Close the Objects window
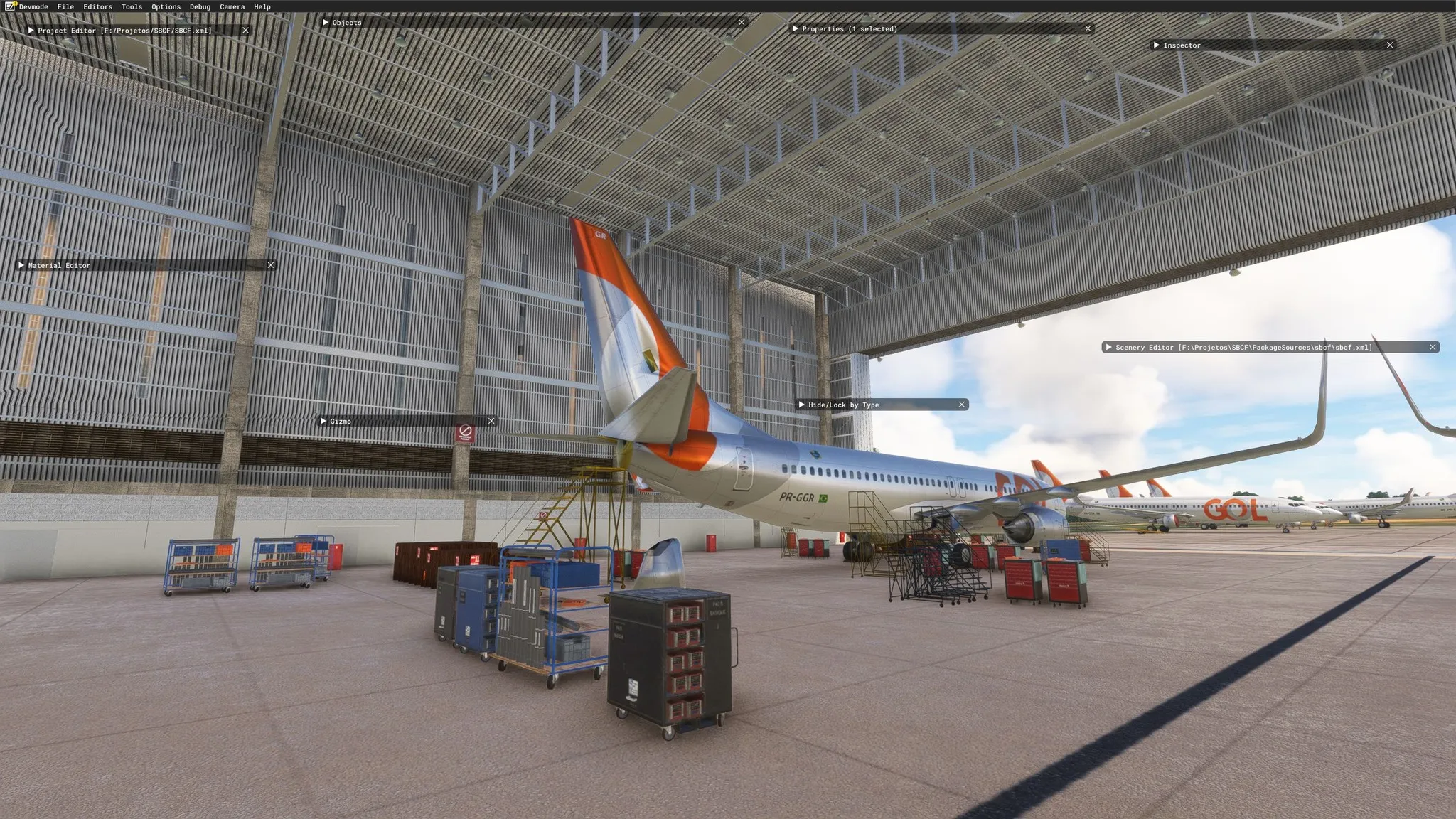The width and height of the screenshot is (1456, 819). click(742, 23)
